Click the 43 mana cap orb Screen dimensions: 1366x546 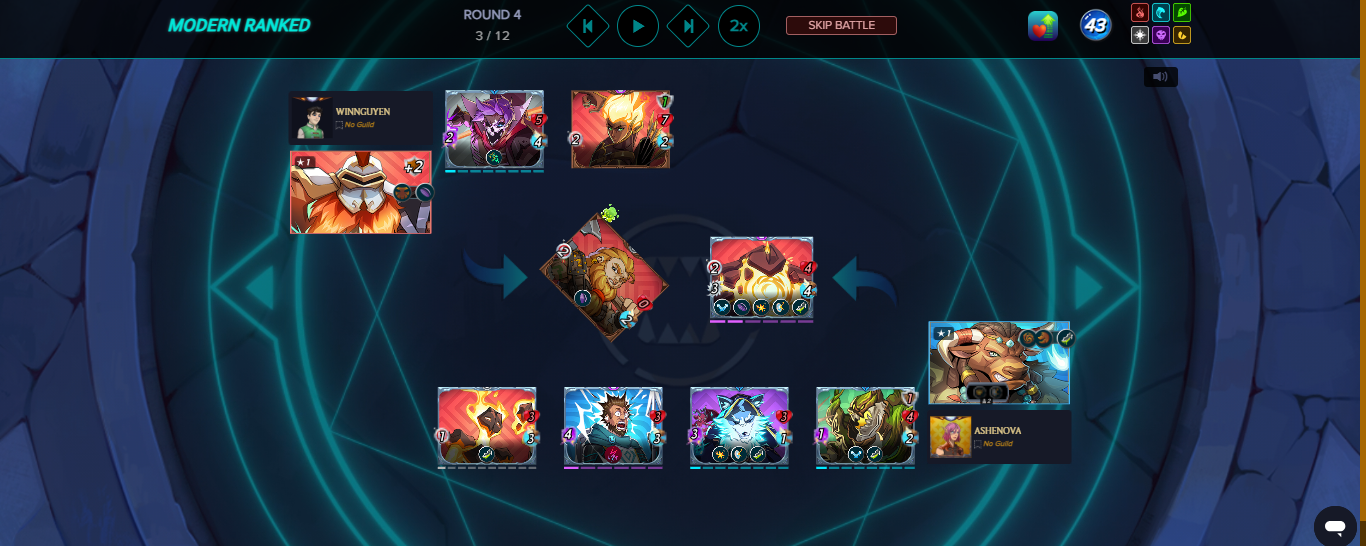coord(1096,26)
